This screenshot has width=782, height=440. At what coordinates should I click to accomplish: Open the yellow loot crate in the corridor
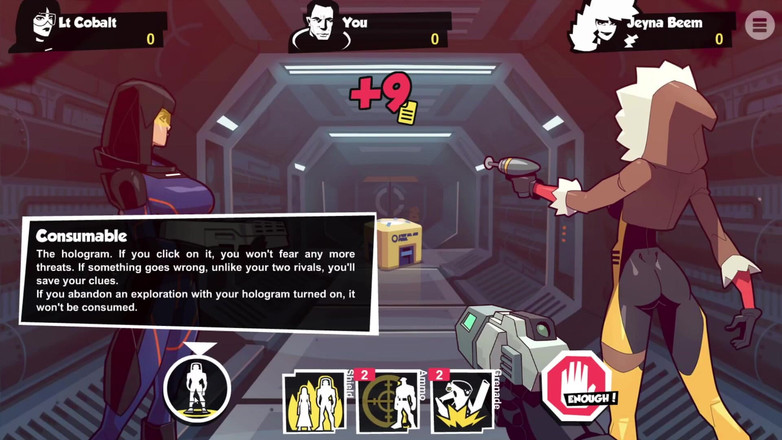398,244
